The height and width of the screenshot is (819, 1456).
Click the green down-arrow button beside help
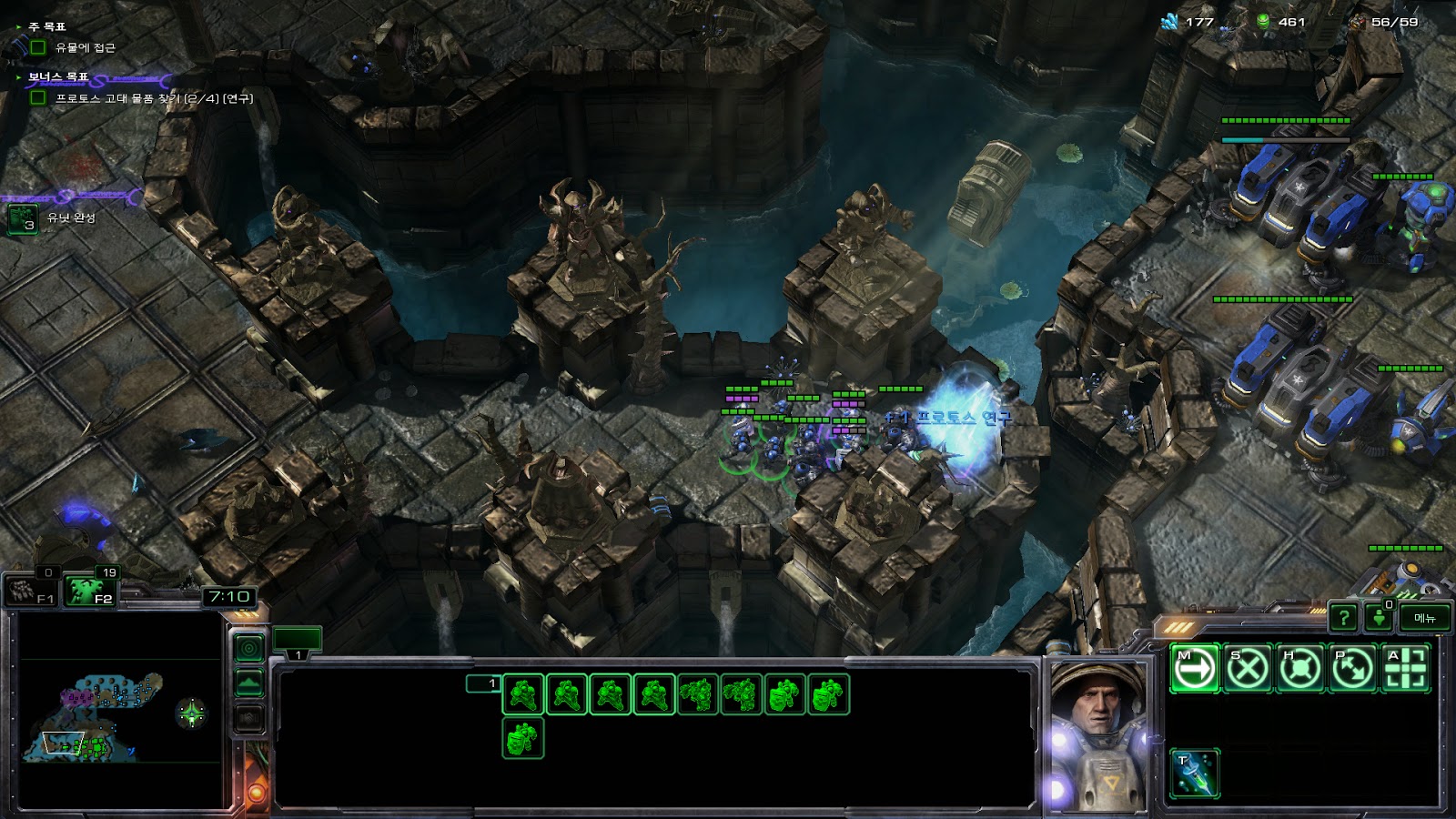pos(1379,618)
